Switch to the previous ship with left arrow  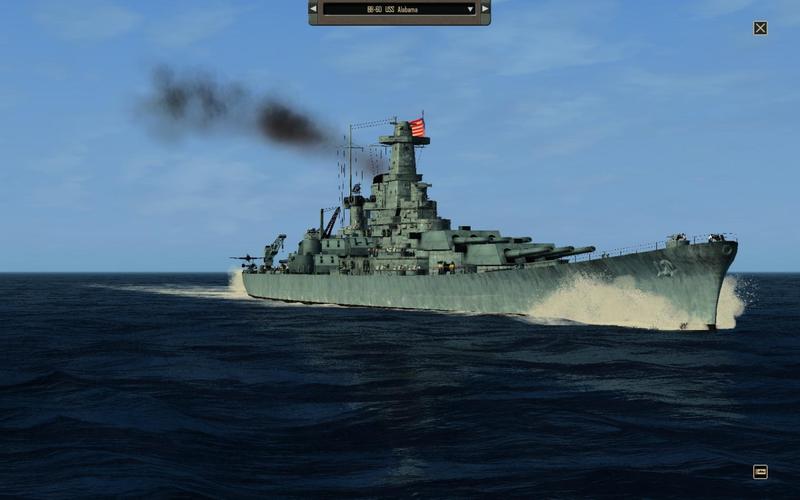(x=314, y=9)
